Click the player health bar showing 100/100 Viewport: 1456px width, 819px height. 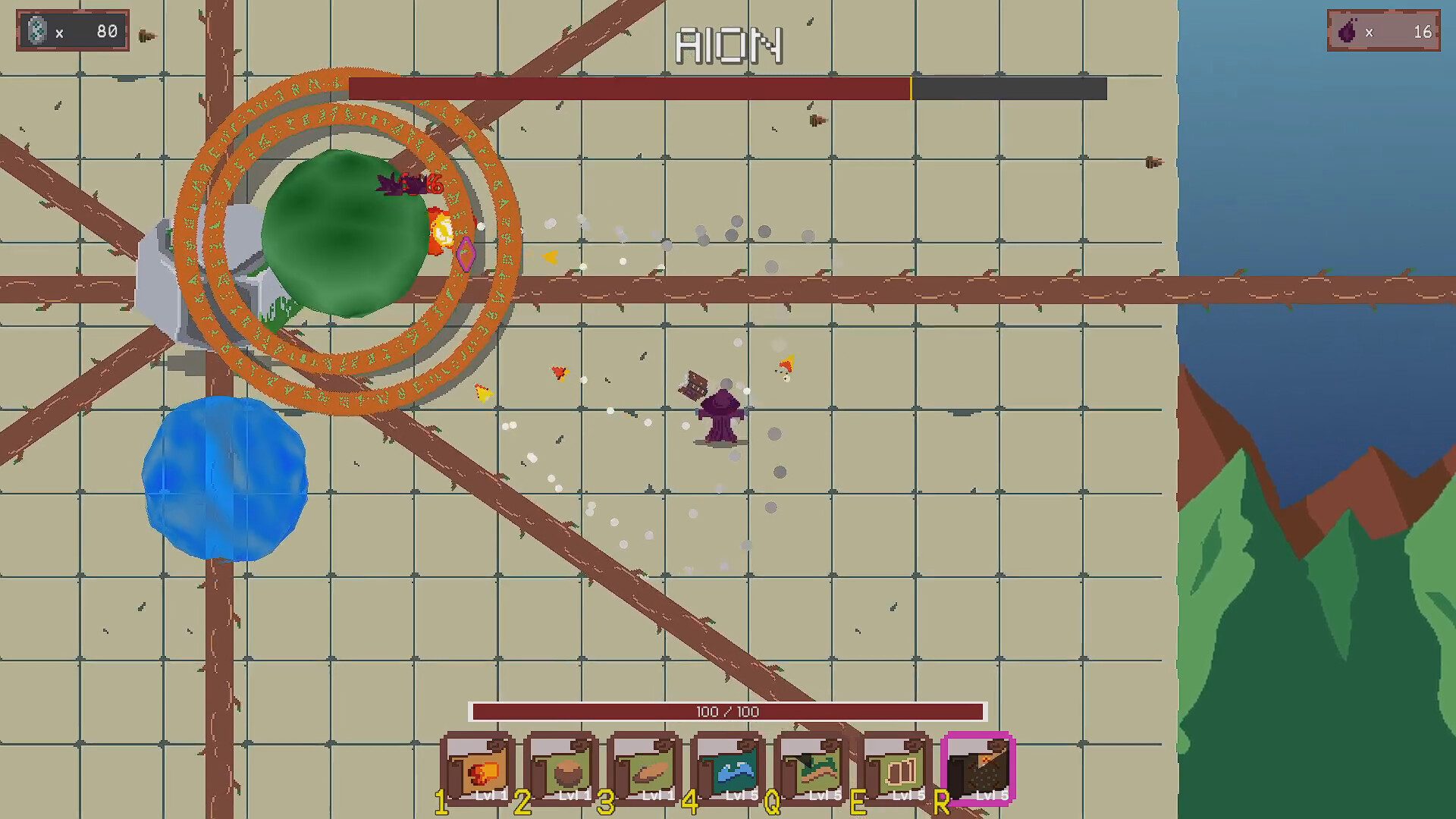728,711
